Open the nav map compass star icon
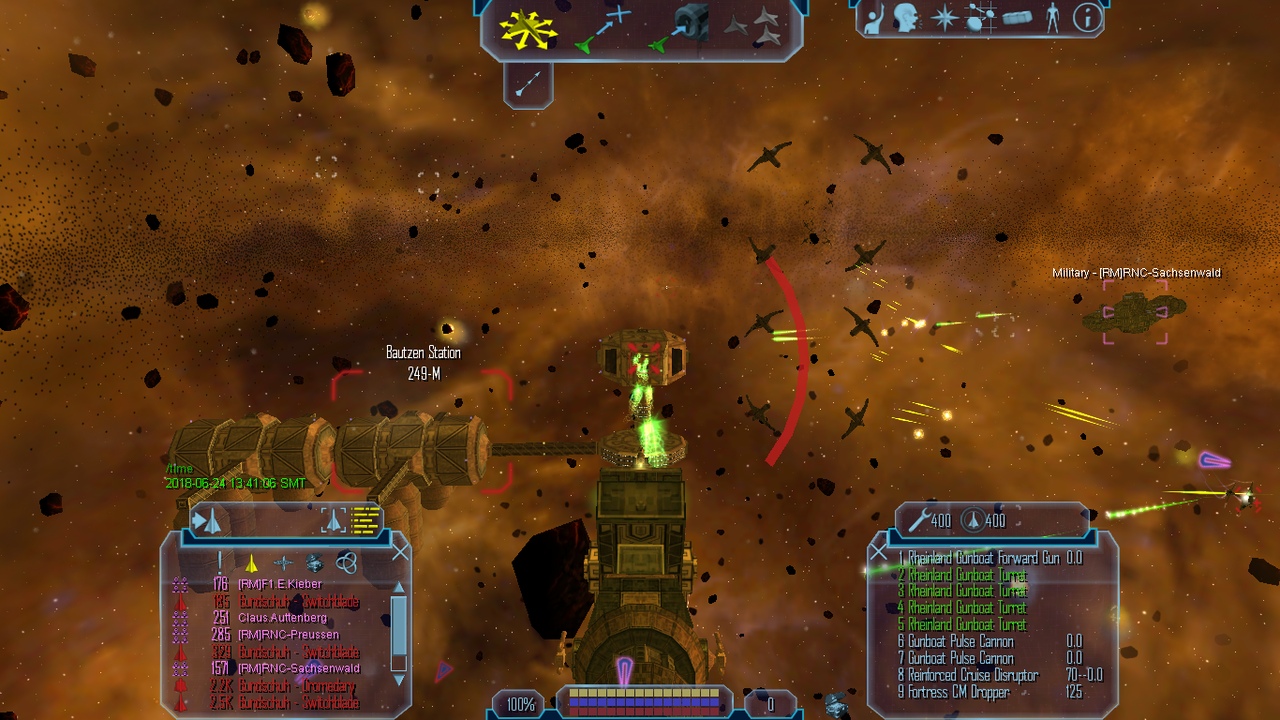1280x720 pixels. (x=944, y=18)
